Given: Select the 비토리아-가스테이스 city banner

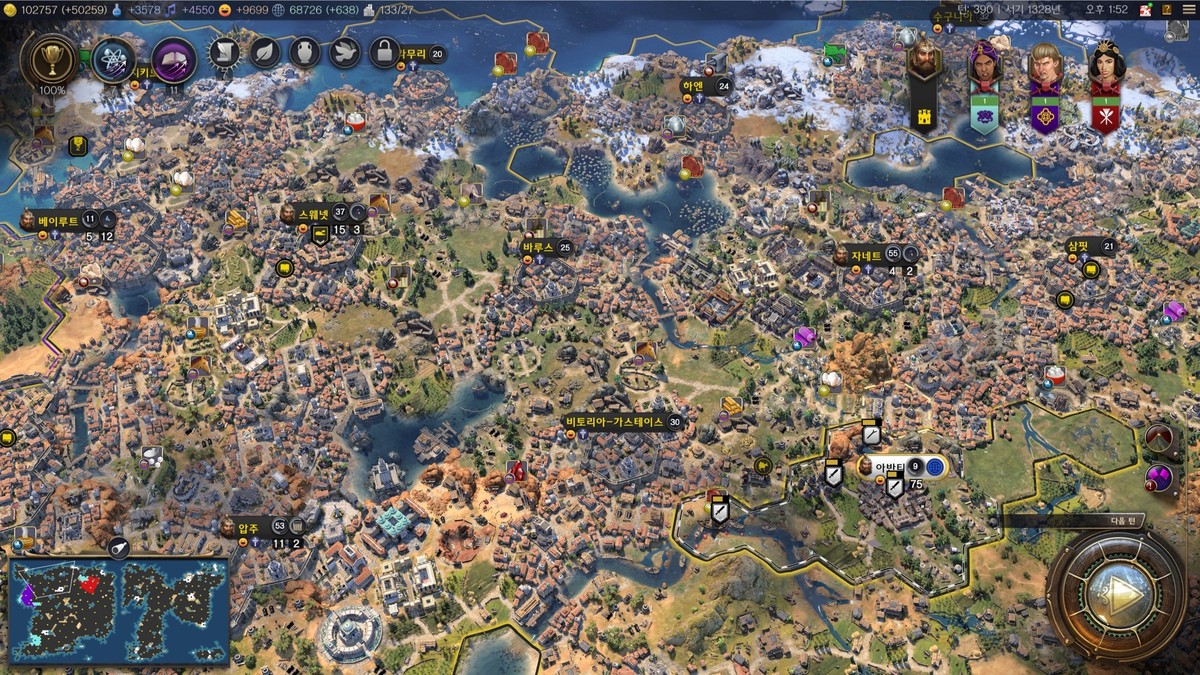Looking at the screenshot, I should click(614, 422).
